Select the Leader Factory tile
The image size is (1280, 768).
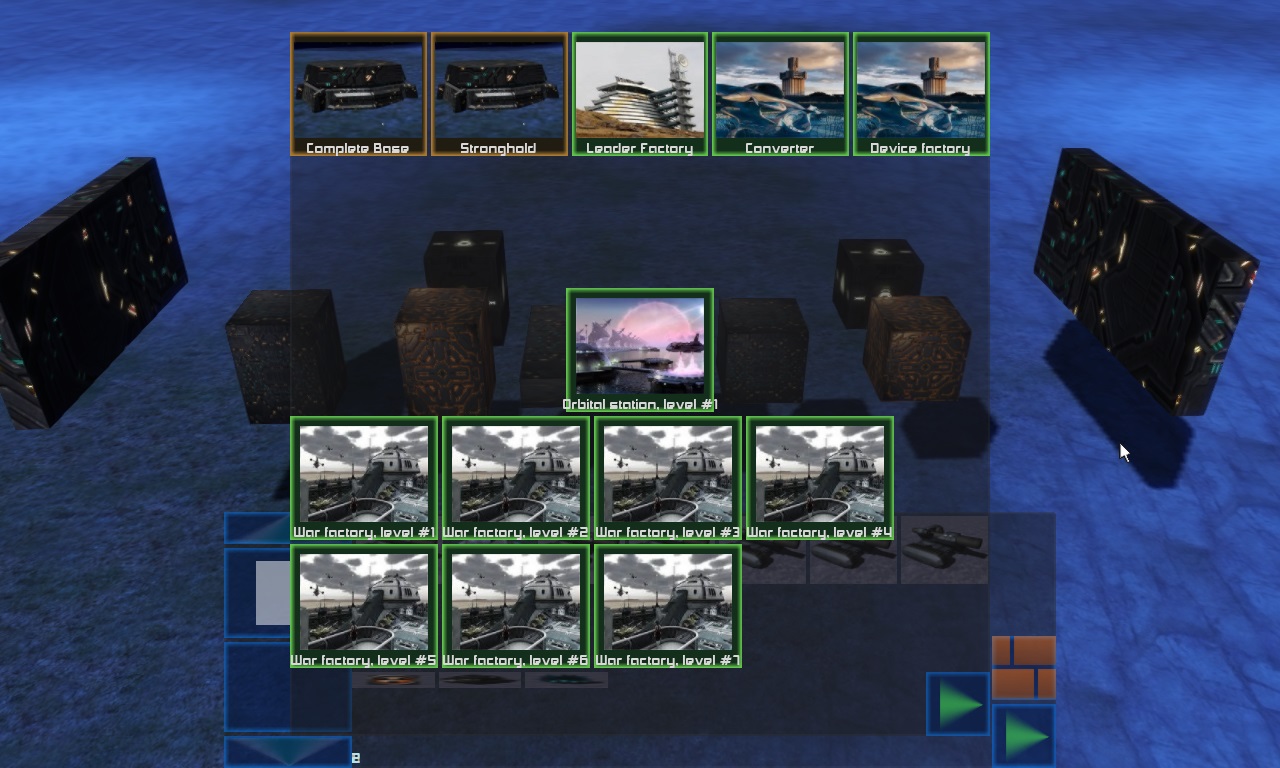click(640, 94)
